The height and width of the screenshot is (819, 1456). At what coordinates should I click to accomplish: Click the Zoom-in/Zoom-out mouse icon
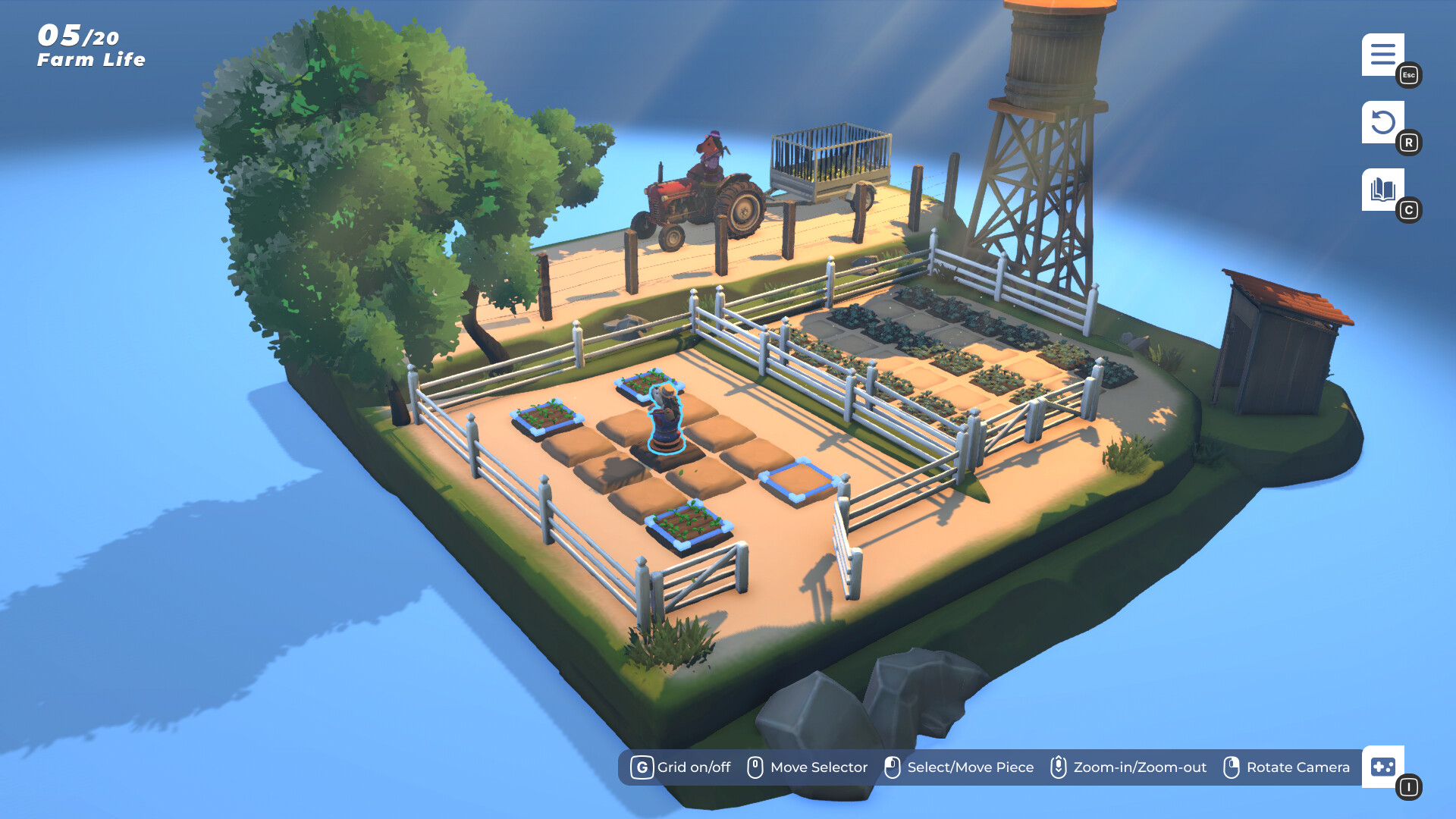click(1059, 767)
